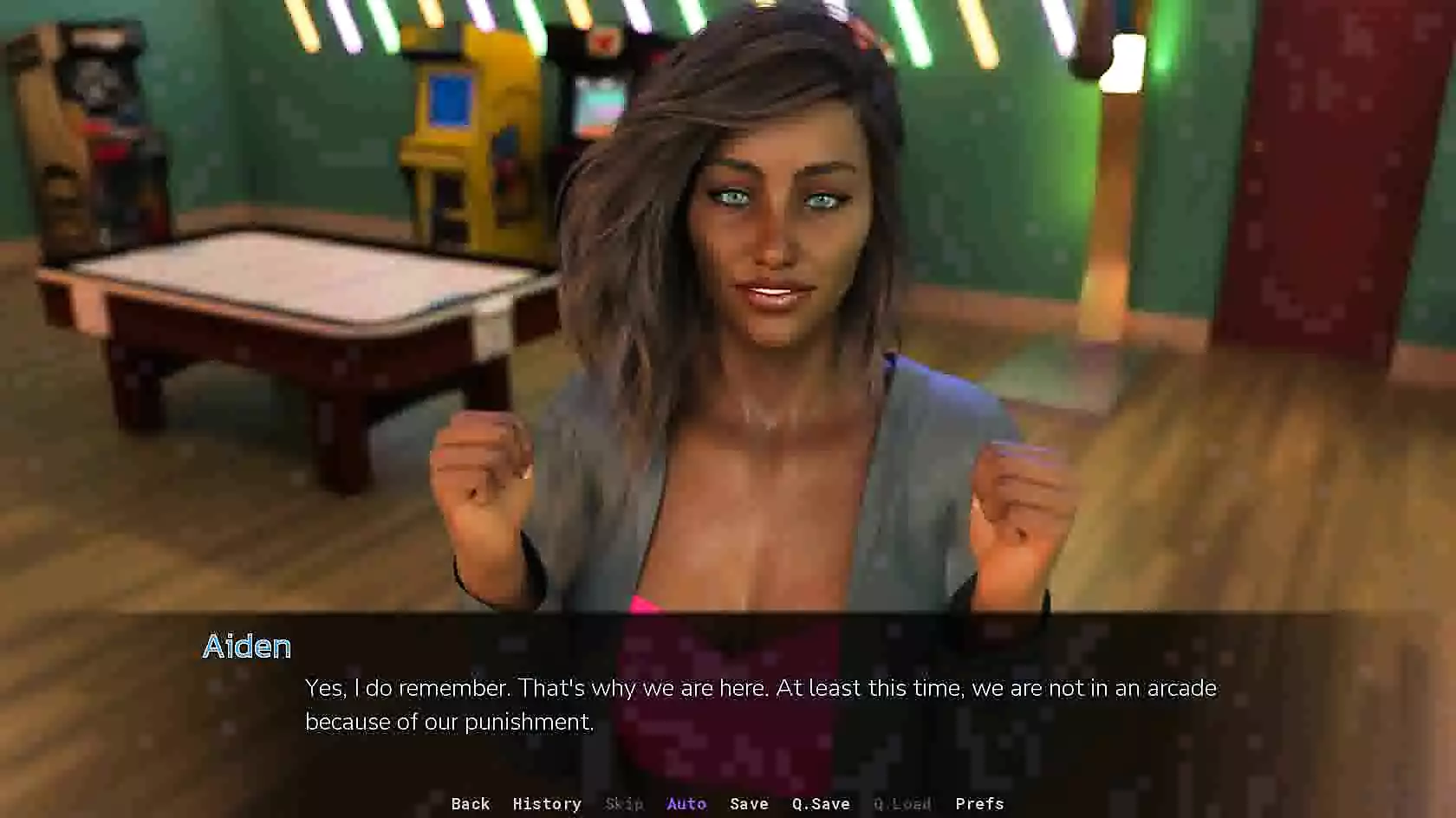Image resolution: width=1456 pixels, height=818 pixels.
Task: Open the Save menu
Action: 749,804
